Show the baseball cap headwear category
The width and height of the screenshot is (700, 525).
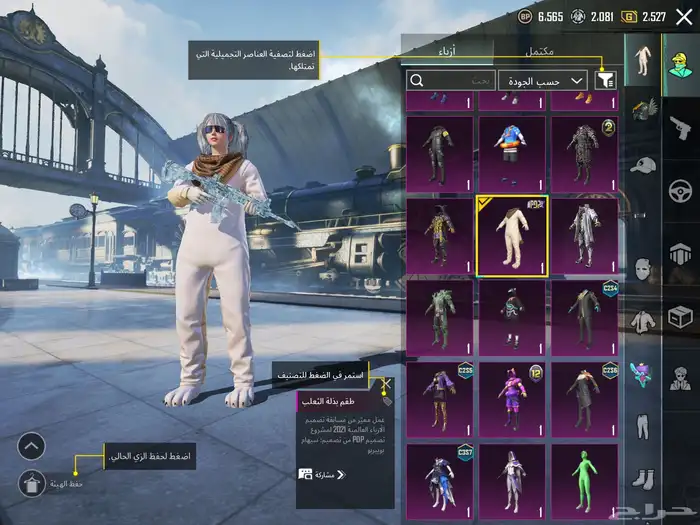point(642,165)
